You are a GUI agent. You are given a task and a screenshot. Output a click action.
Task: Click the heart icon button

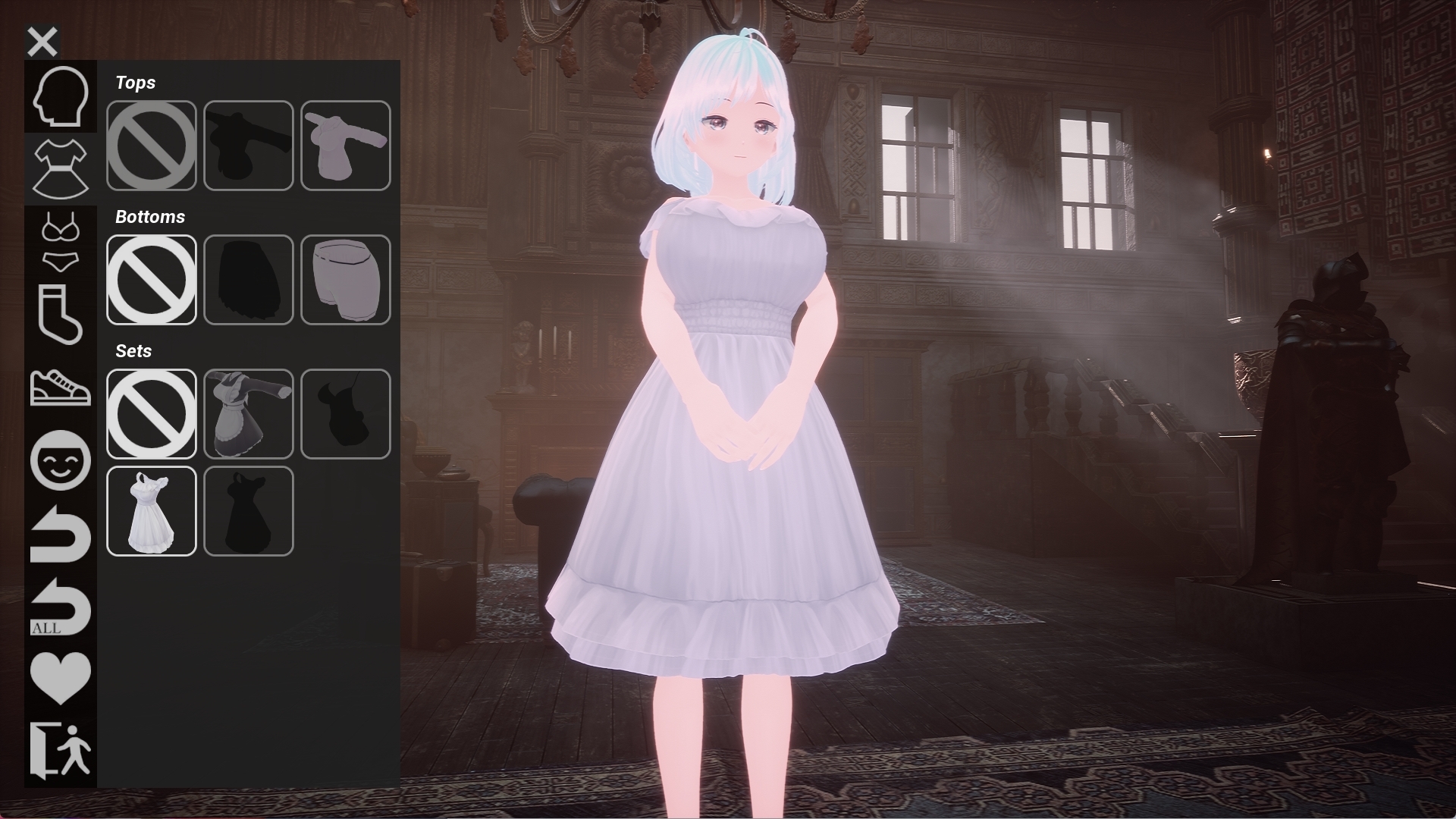click(x=61, y=677)
